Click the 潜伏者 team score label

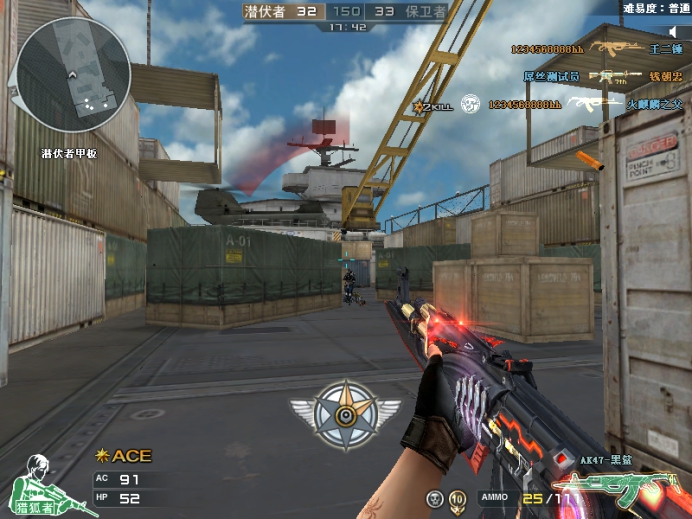click(x=268, y=11)
